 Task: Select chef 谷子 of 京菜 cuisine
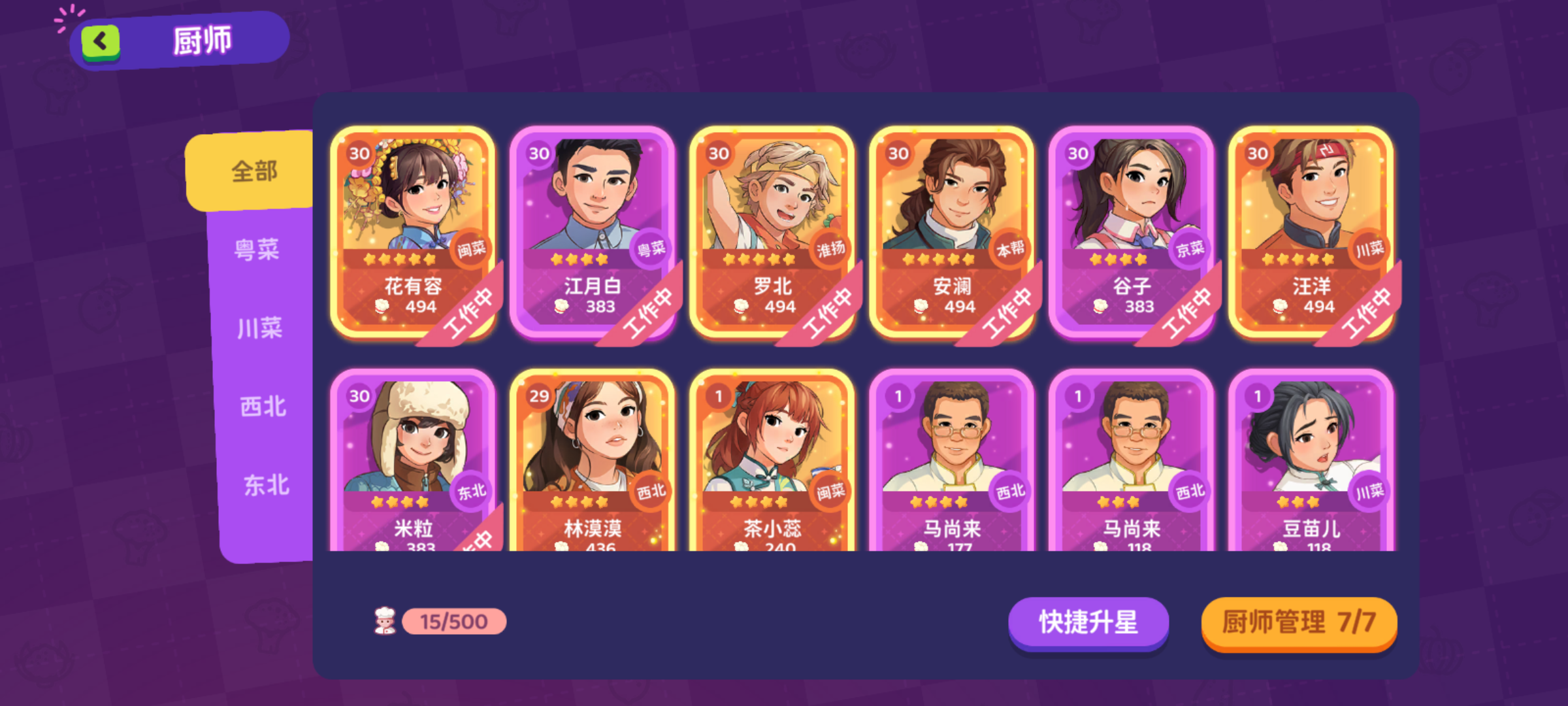coord(1134,229)
